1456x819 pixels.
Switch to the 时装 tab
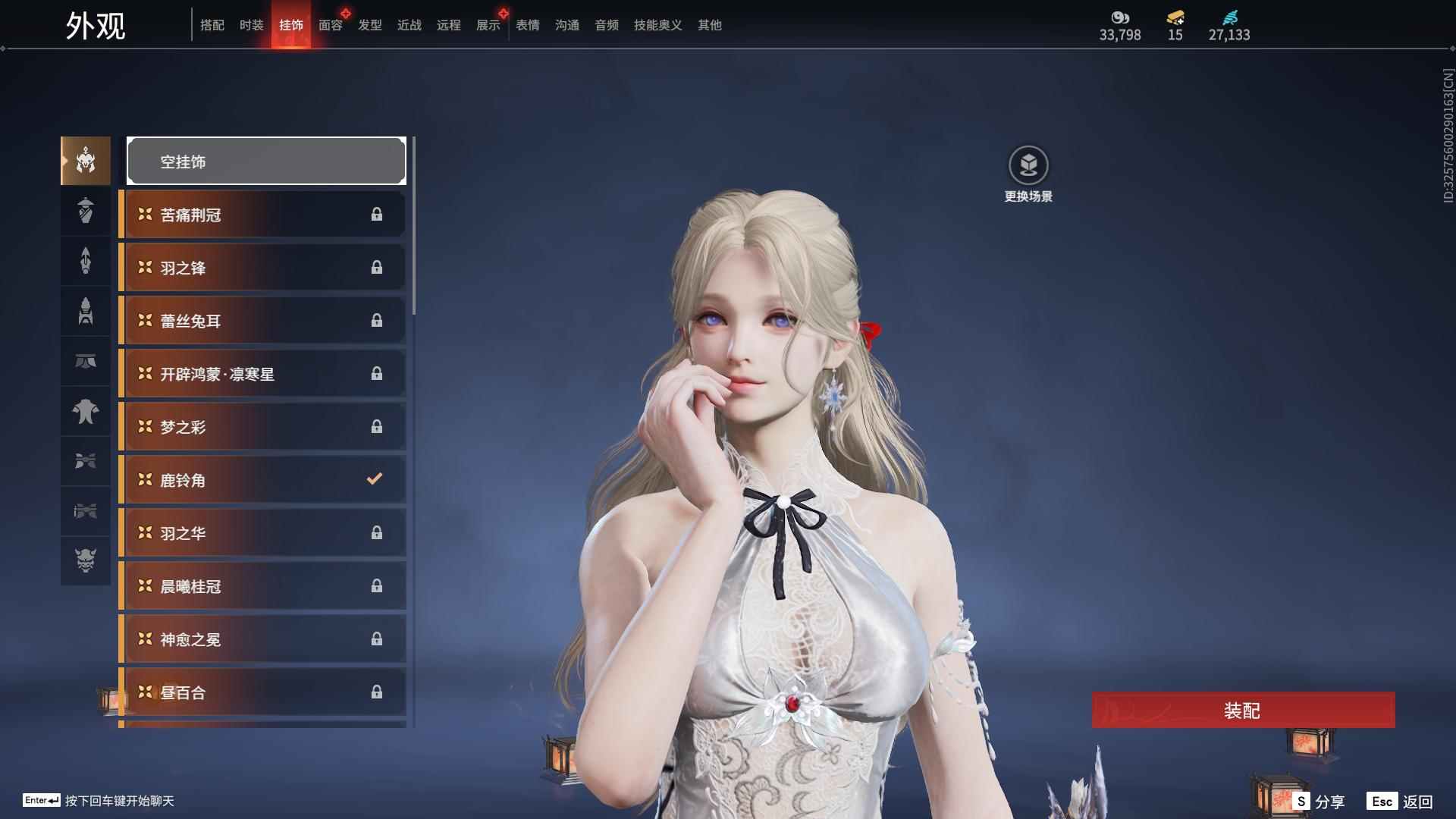point(252,25)
